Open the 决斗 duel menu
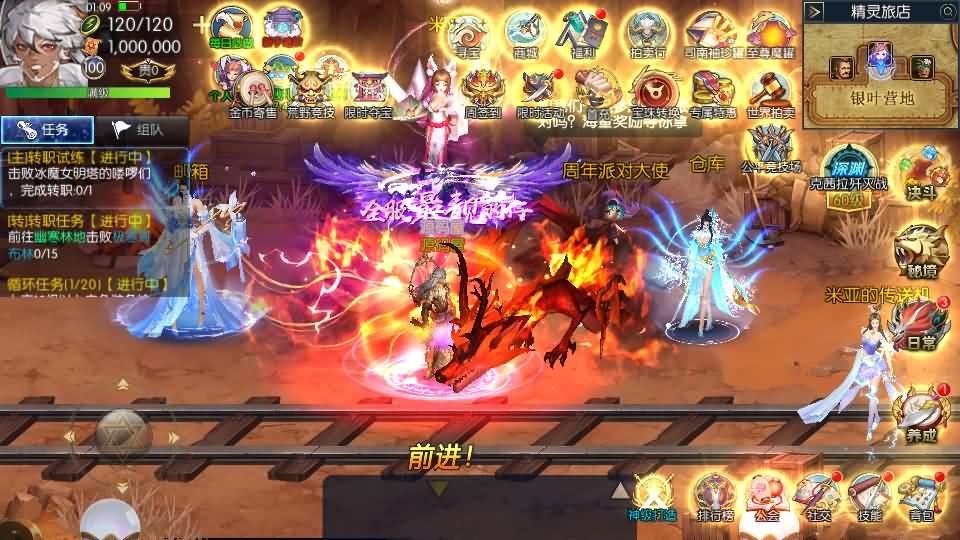The width and height of the screenshot is (960, 540). 916,172
